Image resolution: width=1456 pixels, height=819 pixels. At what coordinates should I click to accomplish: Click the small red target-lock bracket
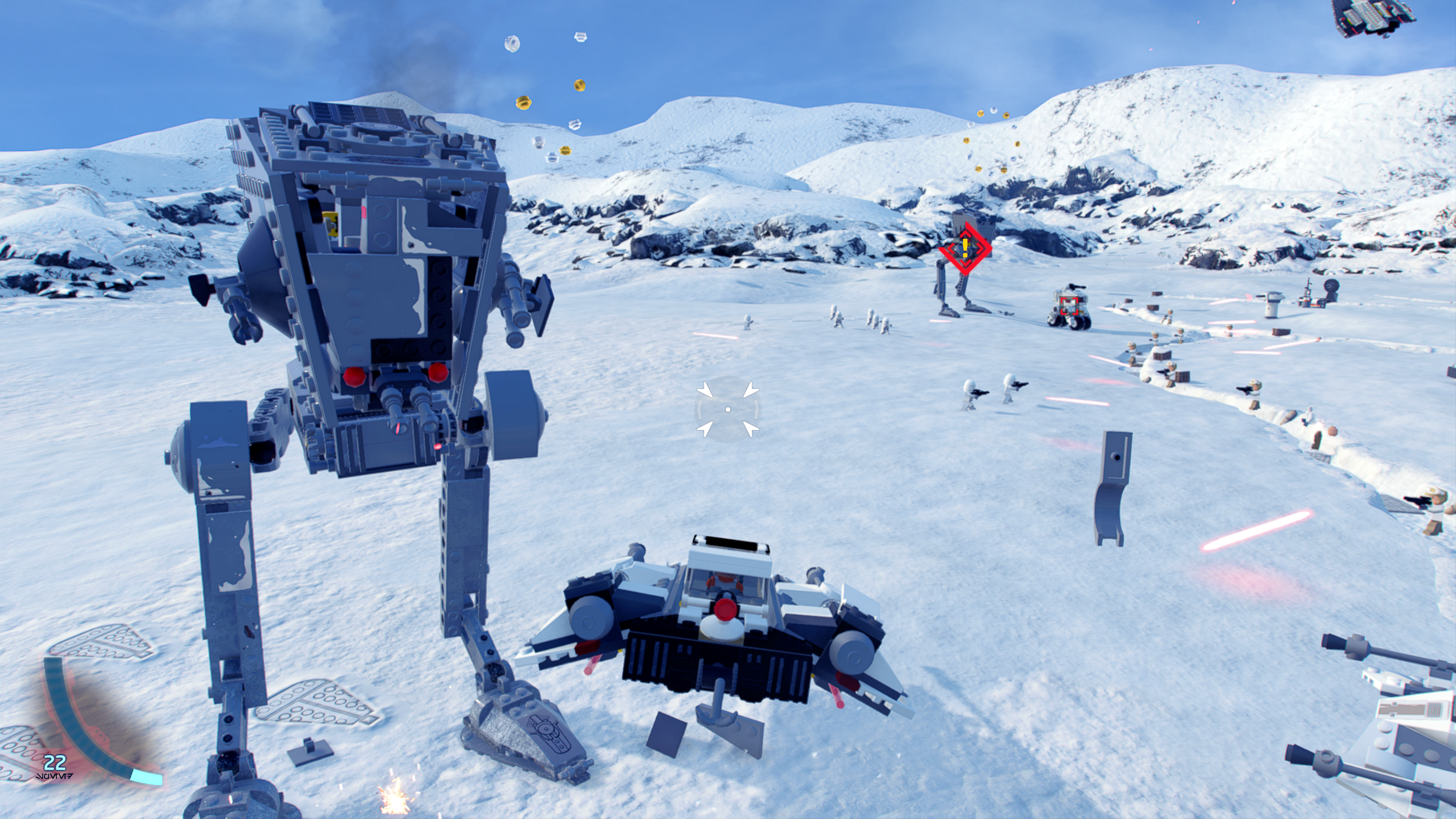coord(1068,306)
